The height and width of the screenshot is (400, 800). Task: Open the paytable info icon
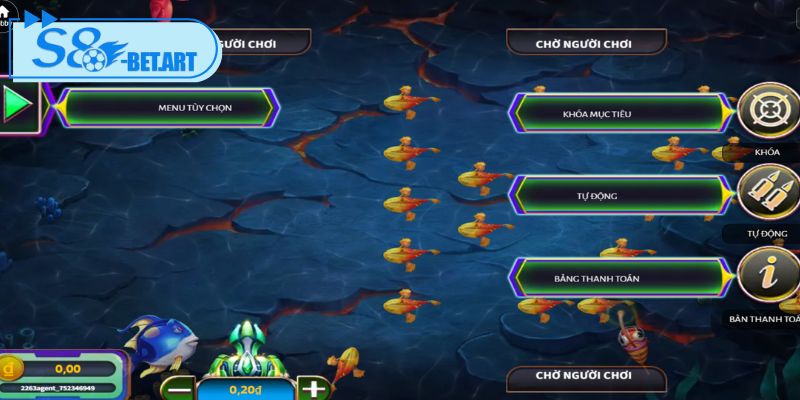coord(768,275)
